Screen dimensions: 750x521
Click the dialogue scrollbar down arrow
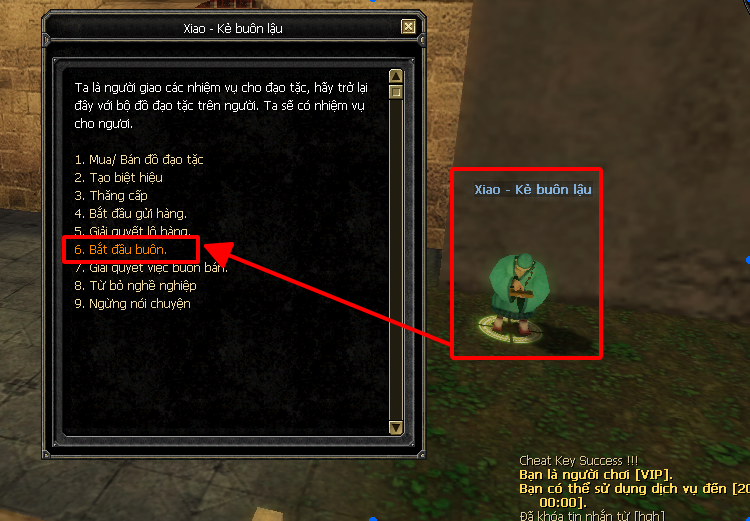(396, 429)
